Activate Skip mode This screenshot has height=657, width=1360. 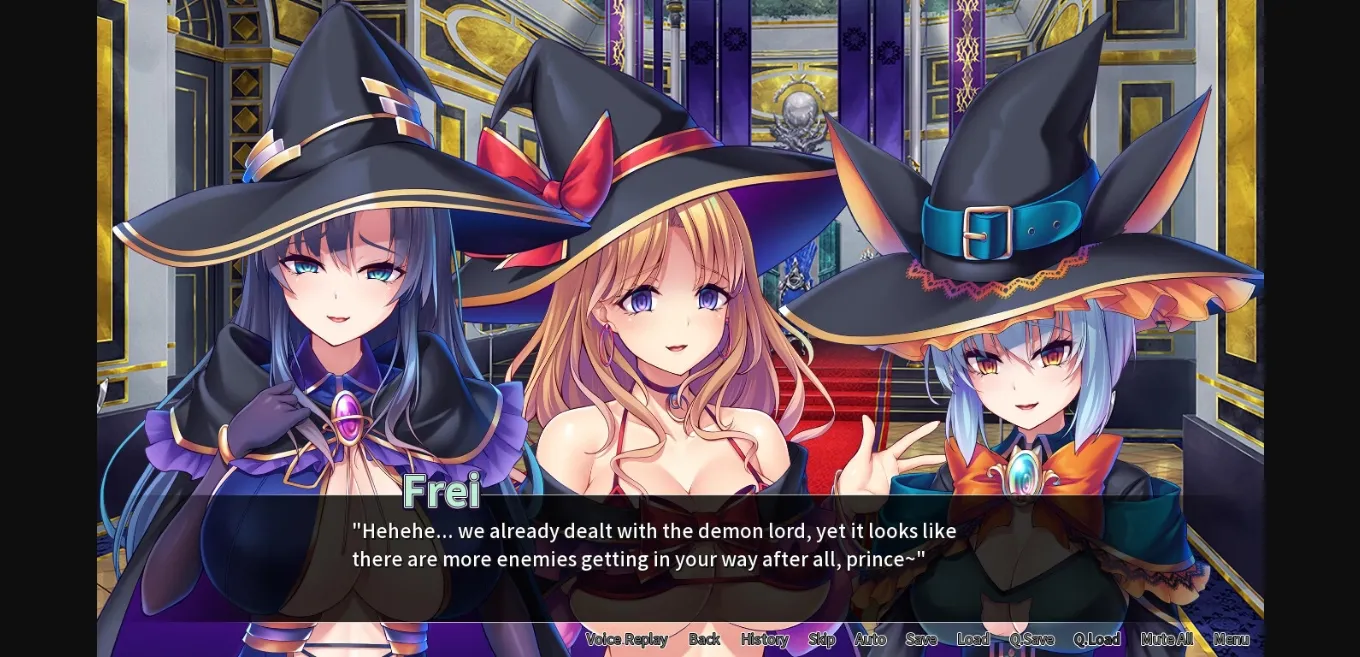(x=821, y=639)
